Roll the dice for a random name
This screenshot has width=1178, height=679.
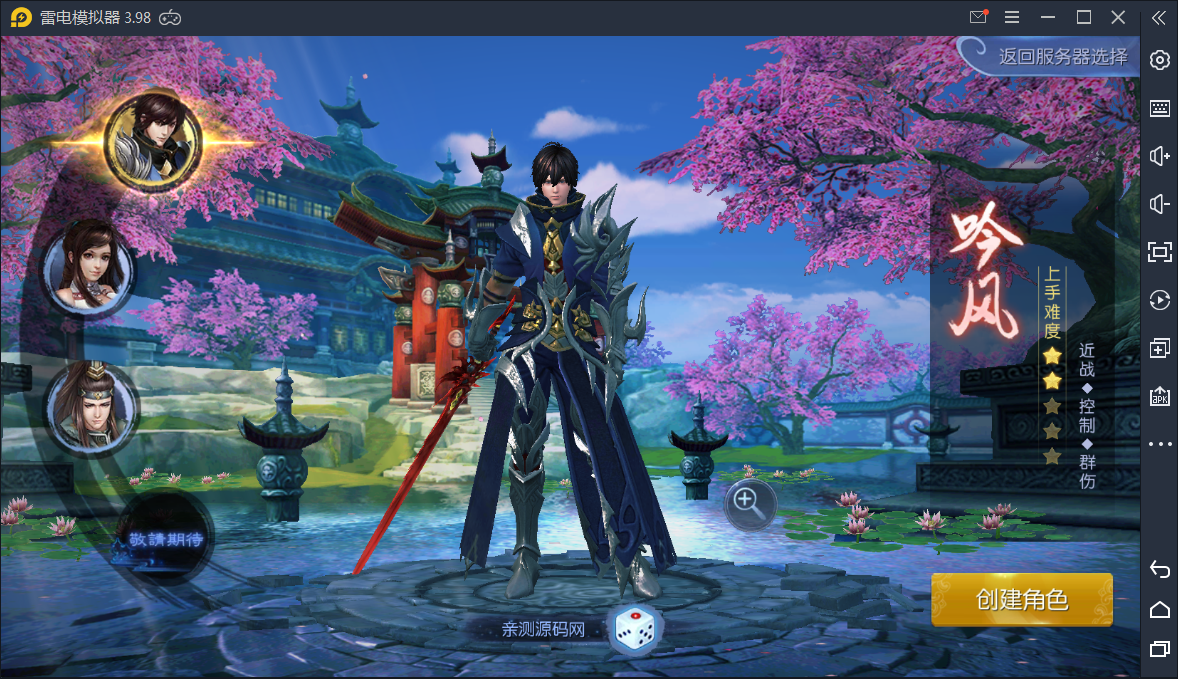point(634,629)
